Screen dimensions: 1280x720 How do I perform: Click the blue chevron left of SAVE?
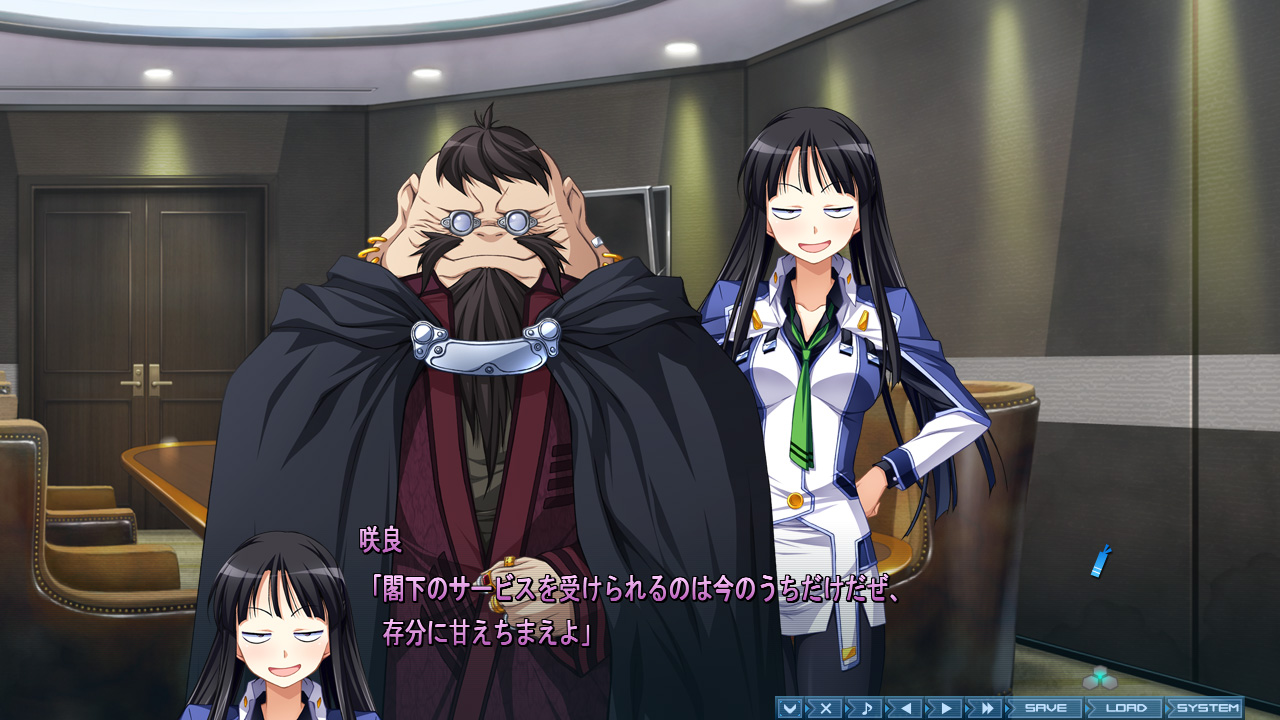coord(1008,707)
